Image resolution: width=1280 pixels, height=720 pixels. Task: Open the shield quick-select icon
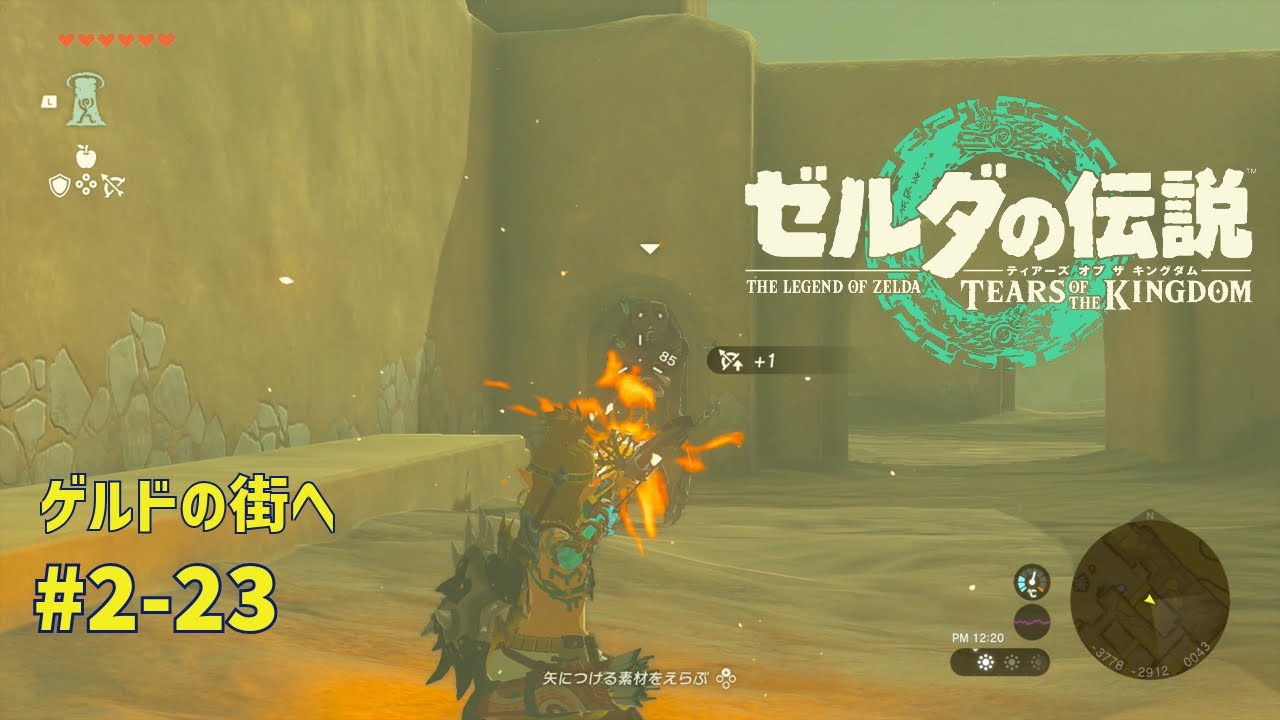(x=60, y=185)
